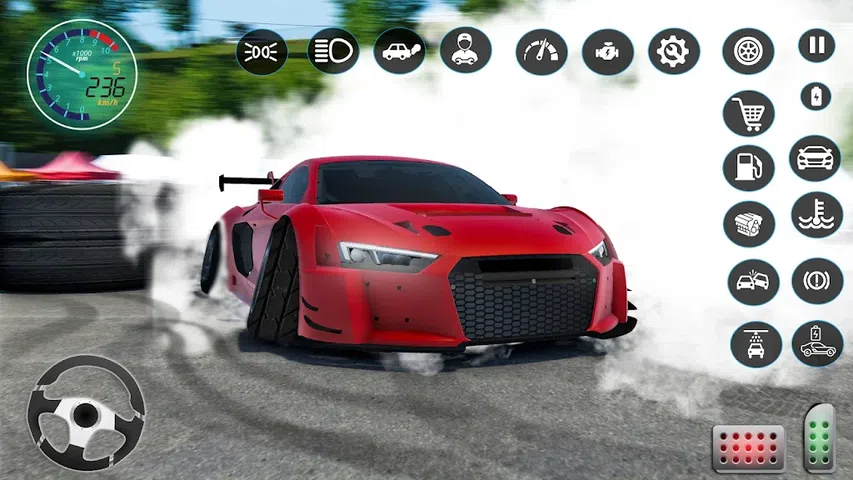Screen dimensions: 853x480
Task: Select the speedometer gauge icon
Action: [x=542, y=51]
